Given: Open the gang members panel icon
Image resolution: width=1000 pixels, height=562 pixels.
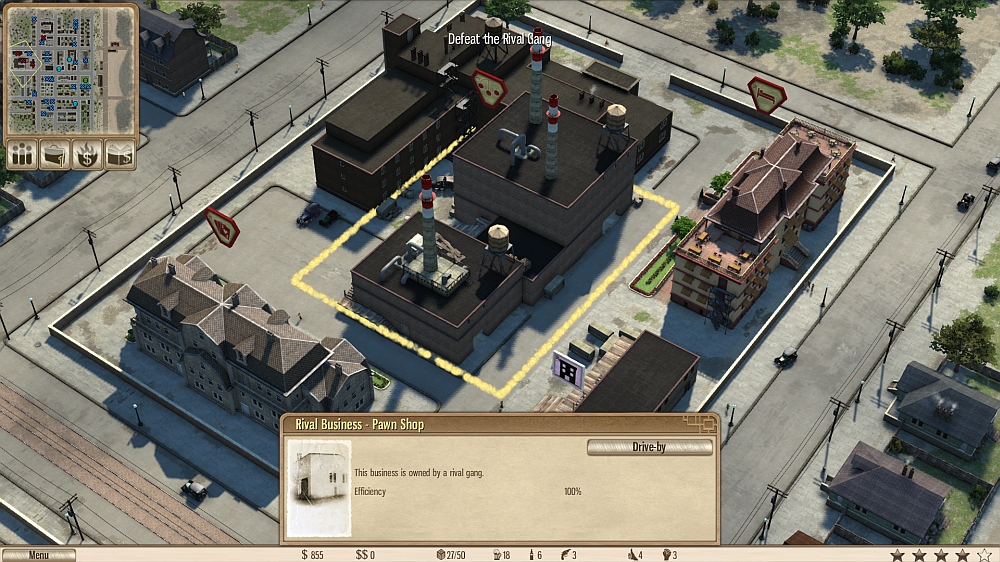Looking at the screenshot, I should tap(22, 154).
